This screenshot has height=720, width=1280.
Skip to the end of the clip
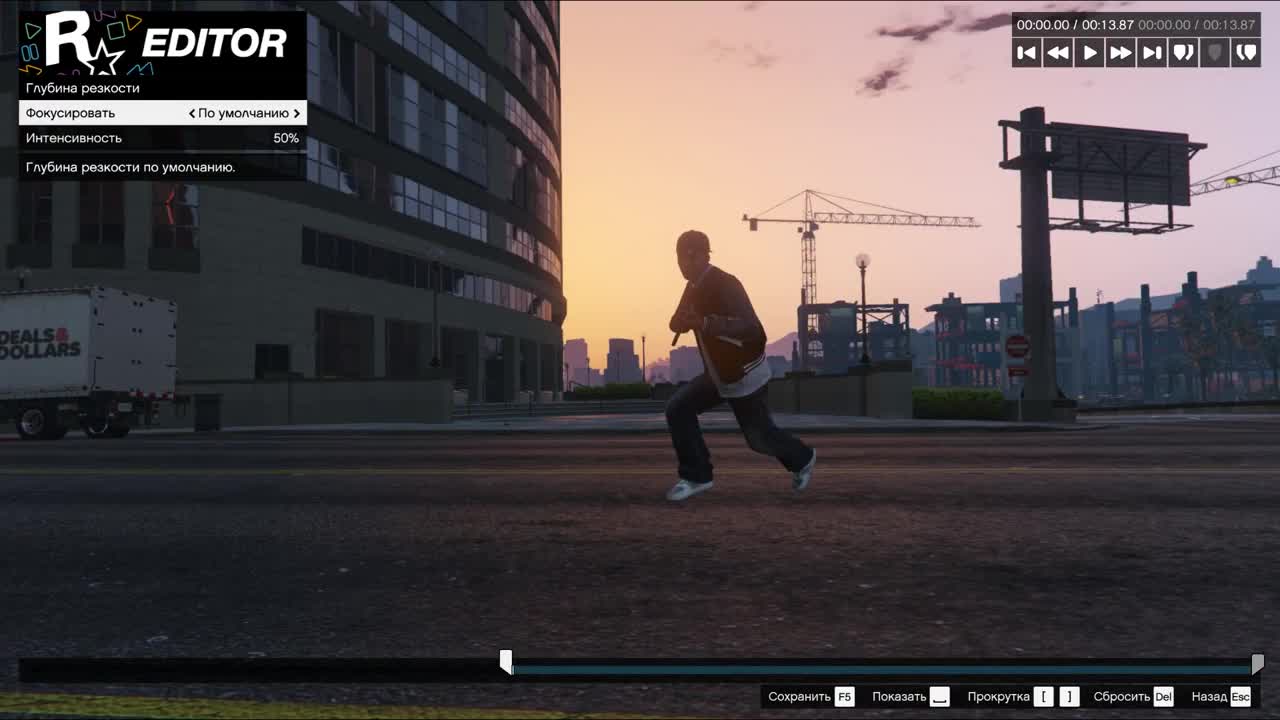pyautogui.click(x=1152, y=53)
